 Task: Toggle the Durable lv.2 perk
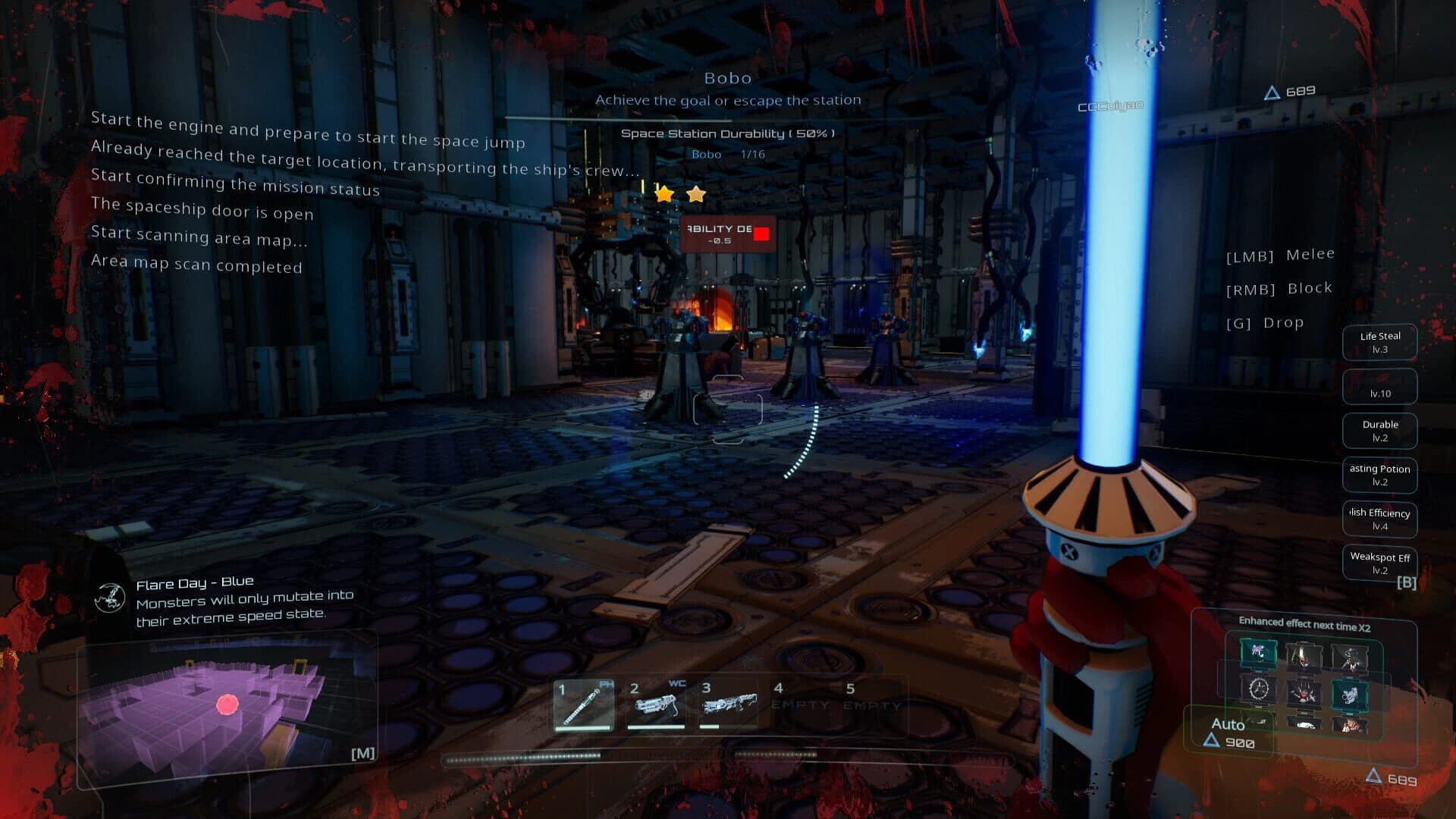pyautogui.click(x=1379, y=430)
